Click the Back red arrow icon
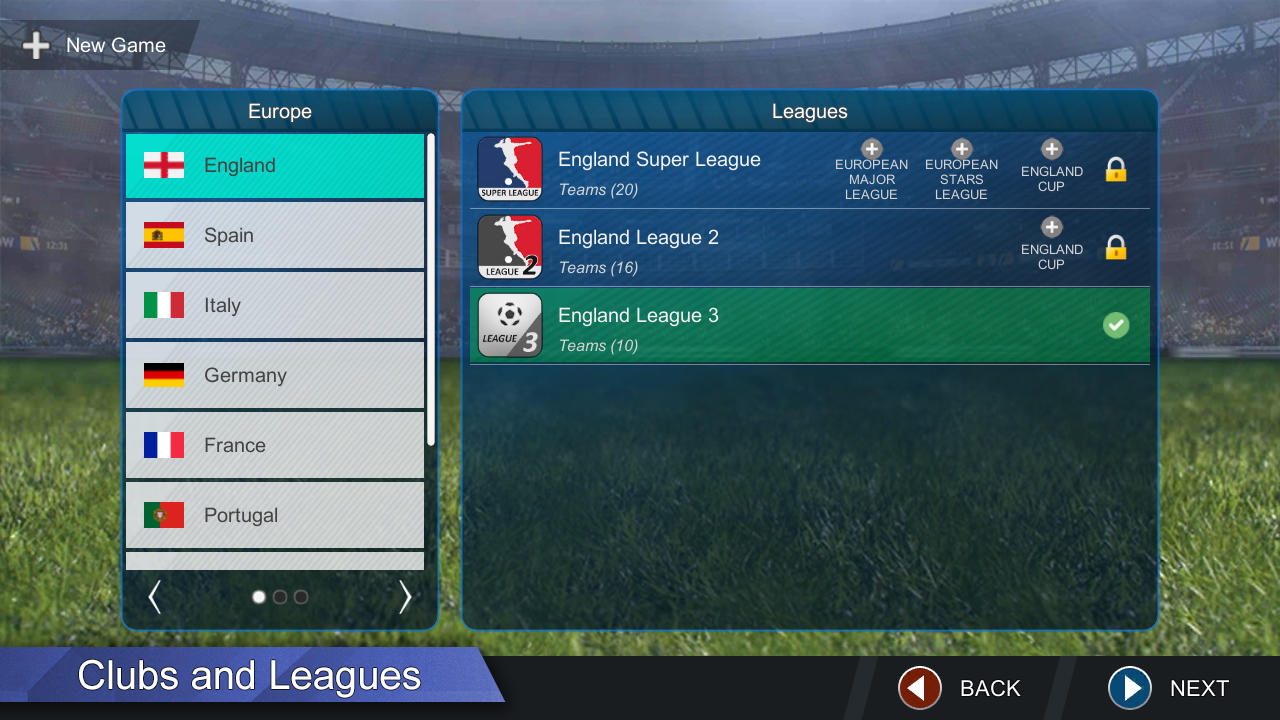Viewport: 1280px width, 720px height. coord(918,688)
